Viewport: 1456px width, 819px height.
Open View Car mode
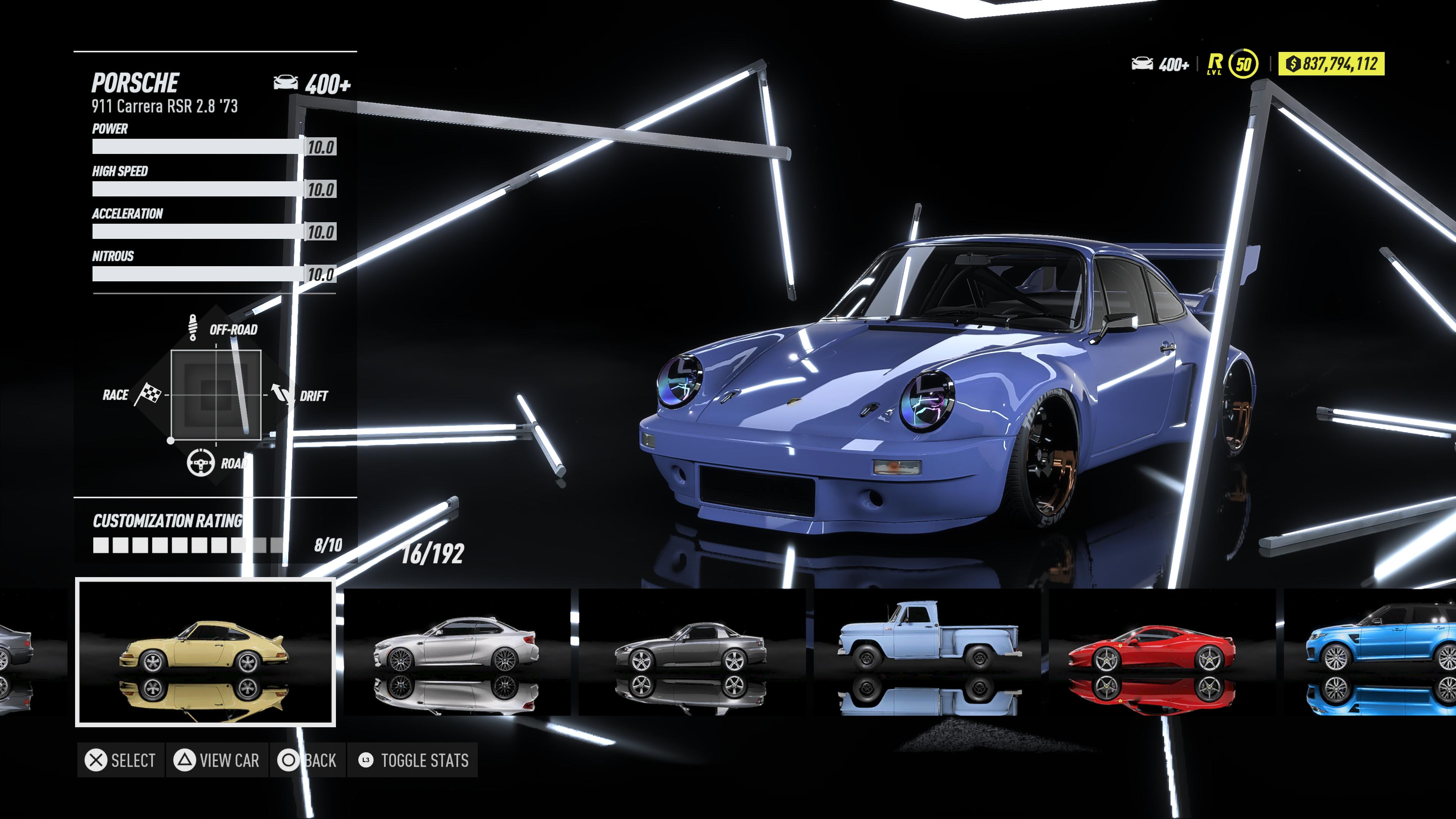coord(217,760)
